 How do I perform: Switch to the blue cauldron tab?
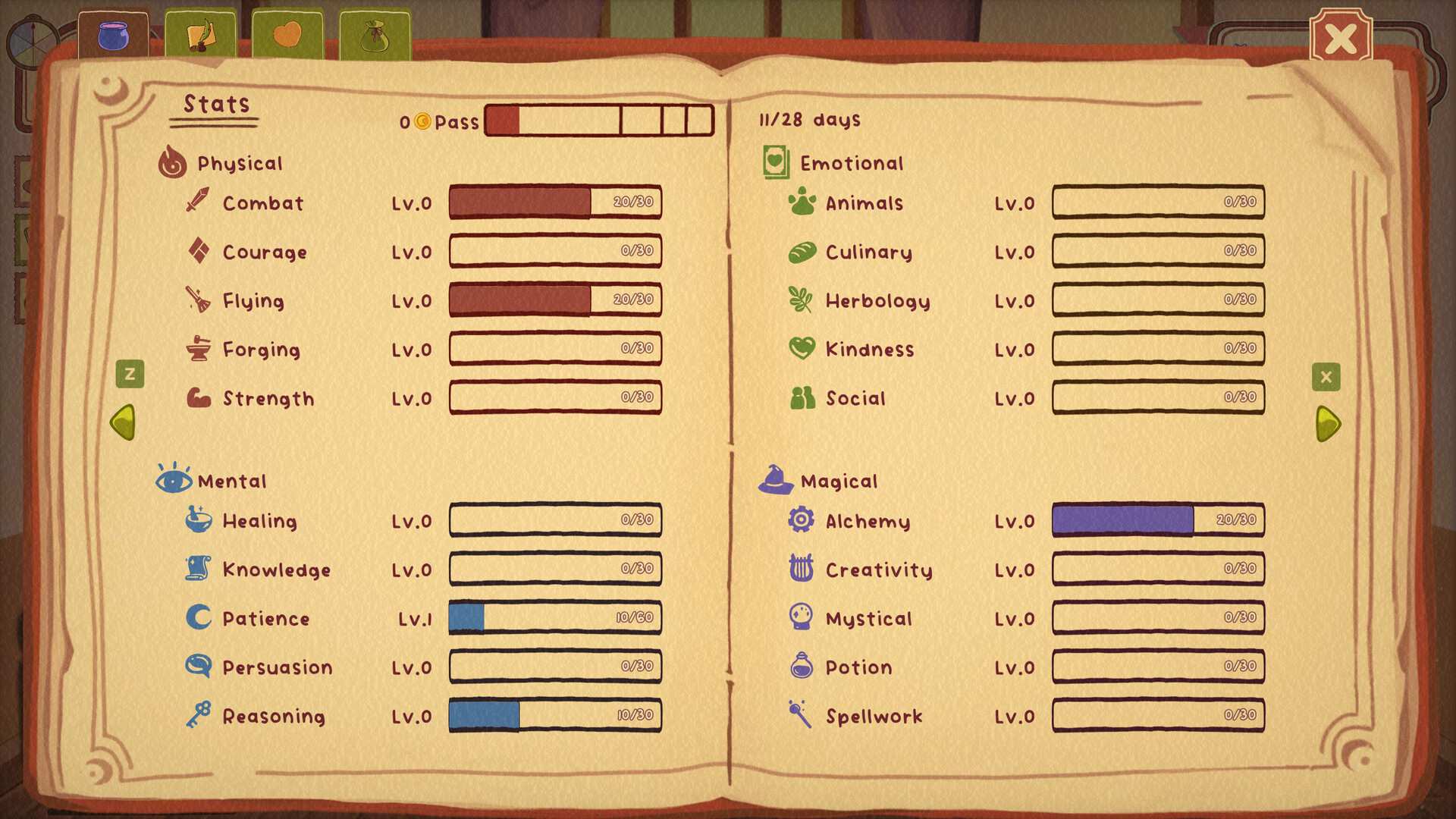tap(114, 36)
